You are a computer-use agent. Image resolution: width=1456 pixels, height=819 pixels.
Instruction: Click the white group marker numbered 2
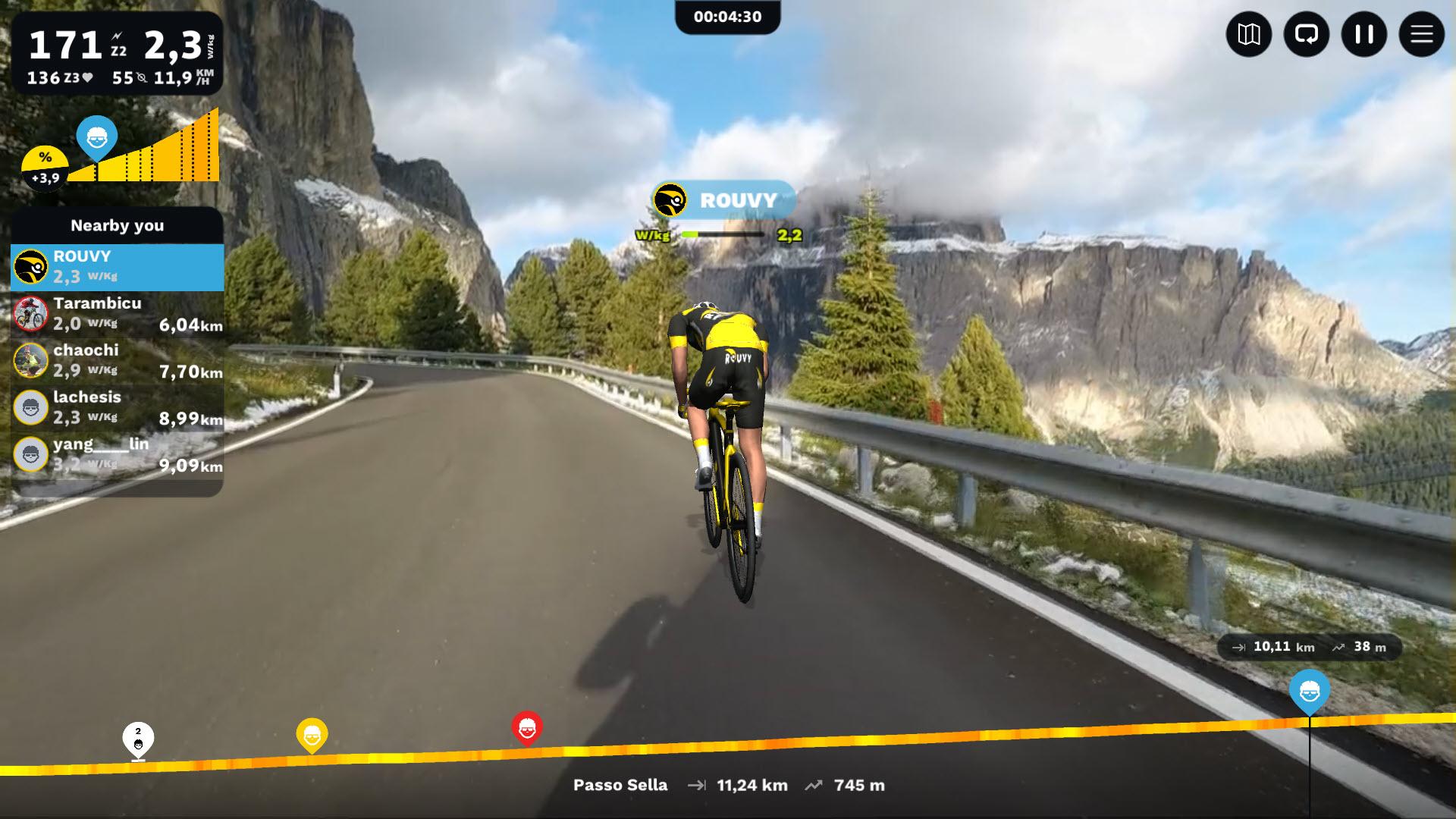(138, 740)
